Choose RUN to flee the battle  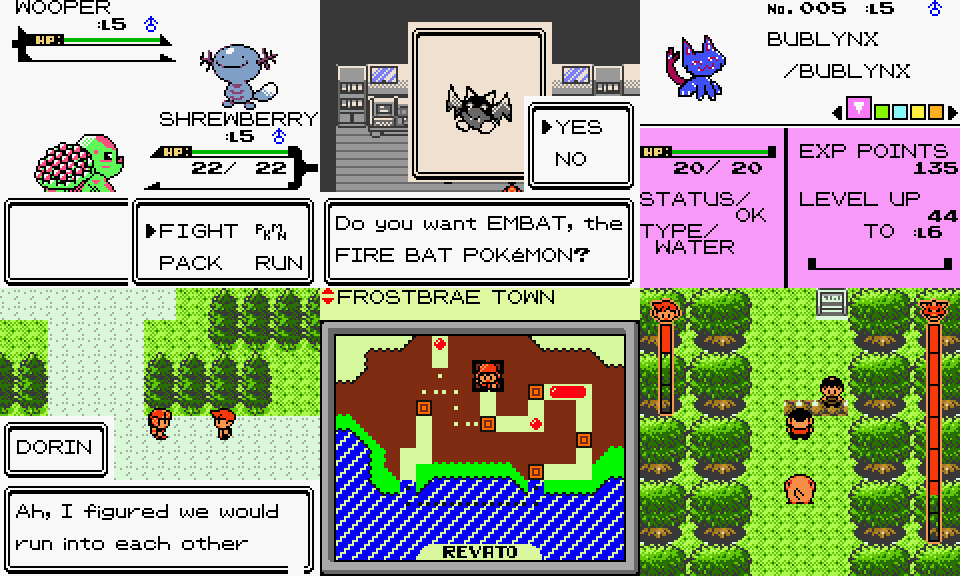(279, 264)
